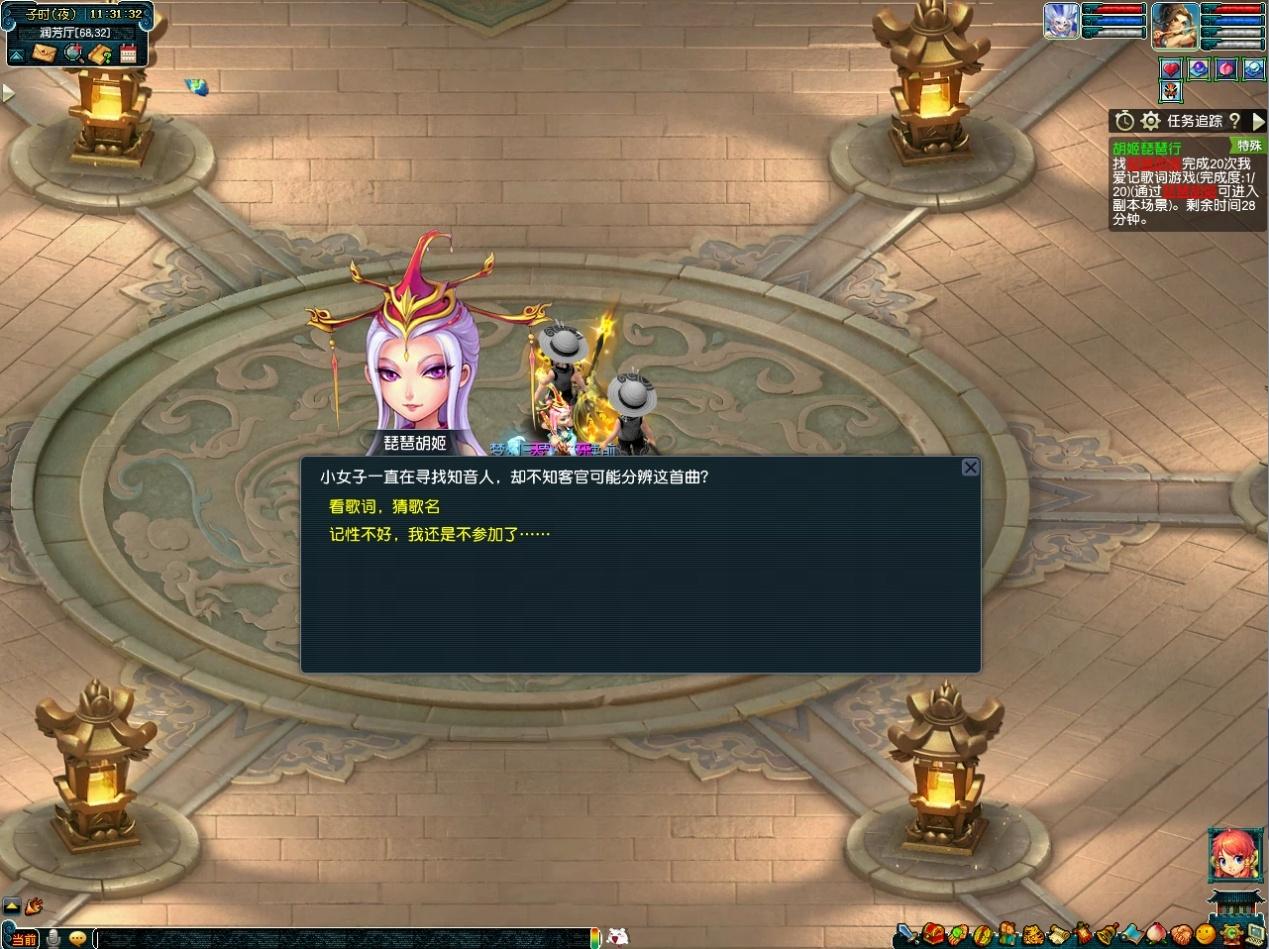Open the mail envelope icon
Image resolution: width=1269 pixels, height=949 pixels.
(43, 54)
